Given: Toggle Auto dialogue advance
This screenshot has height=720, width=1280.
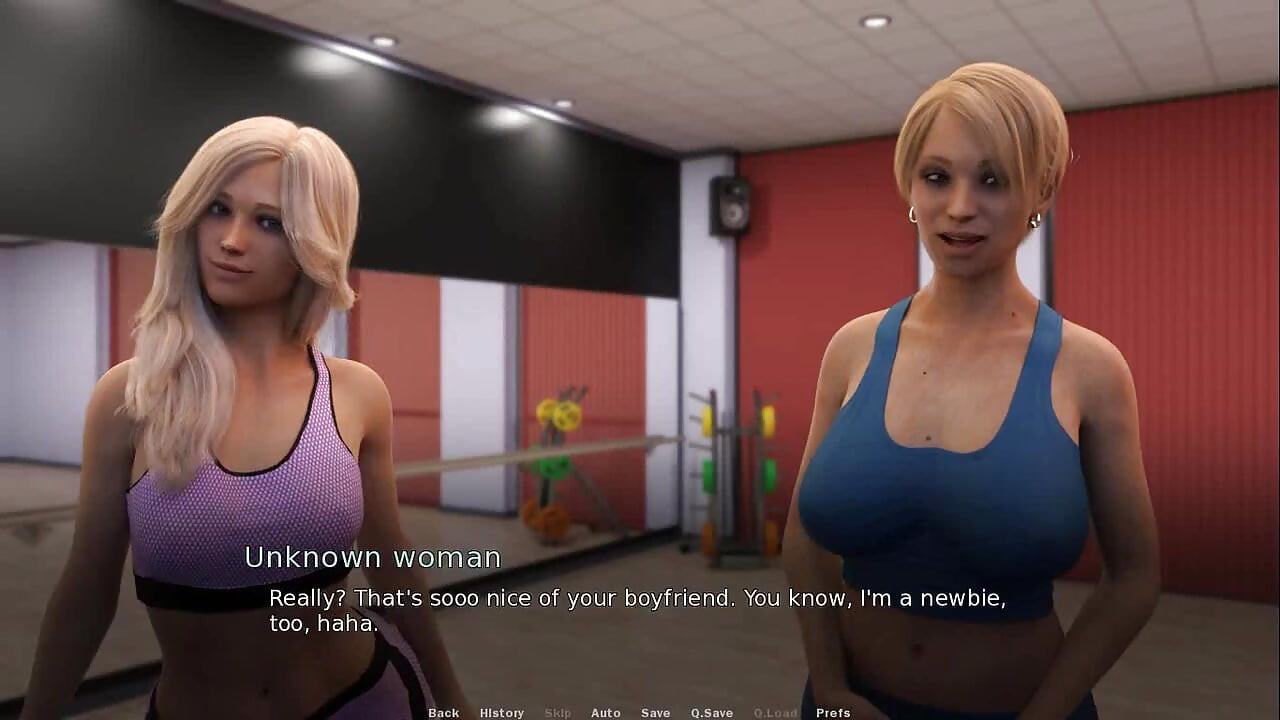Looking at the screenshot, I should point(605,713).
